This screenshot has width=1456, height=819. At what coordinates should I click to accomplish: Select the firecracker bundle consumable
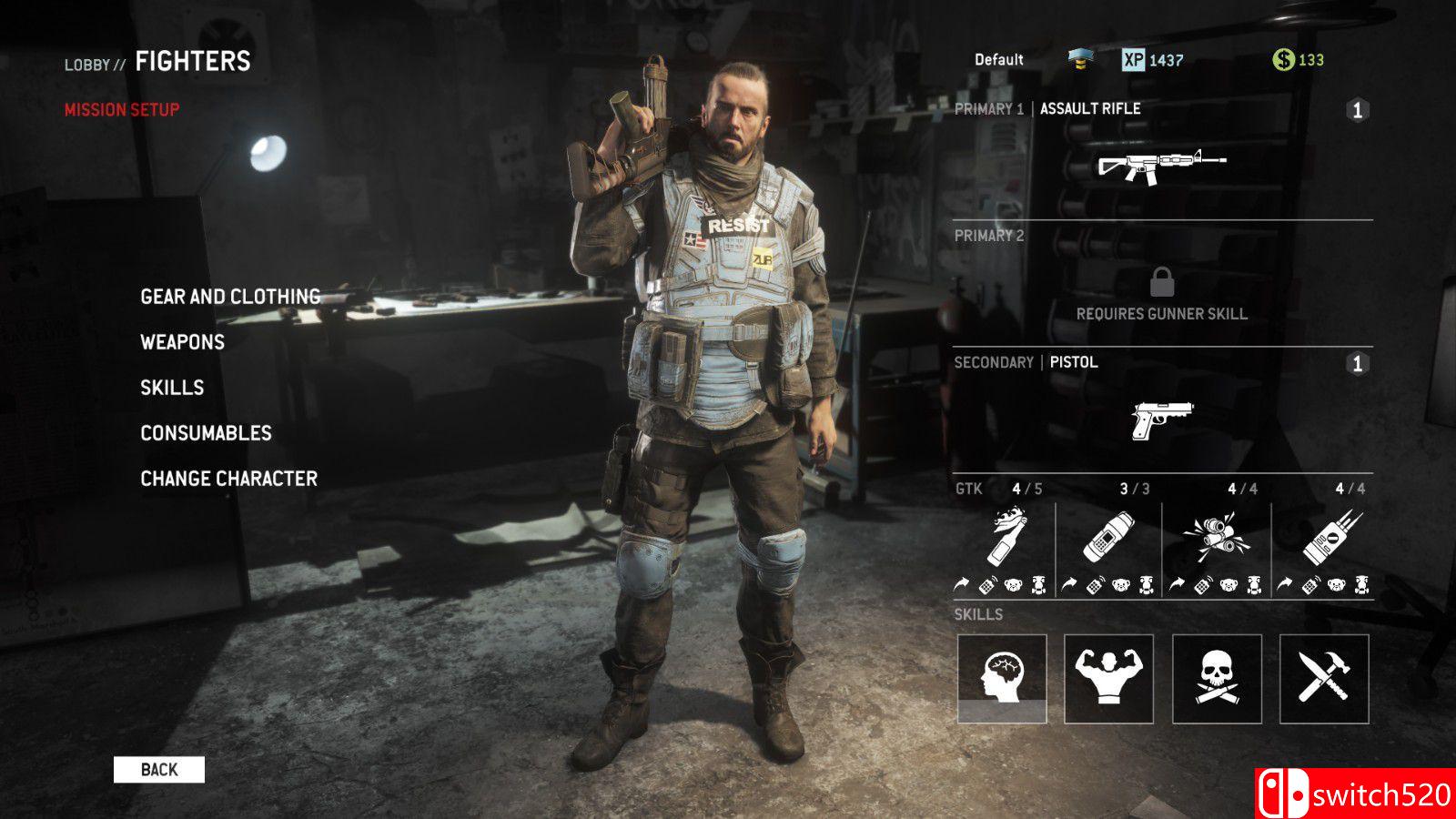point(1216,537)
